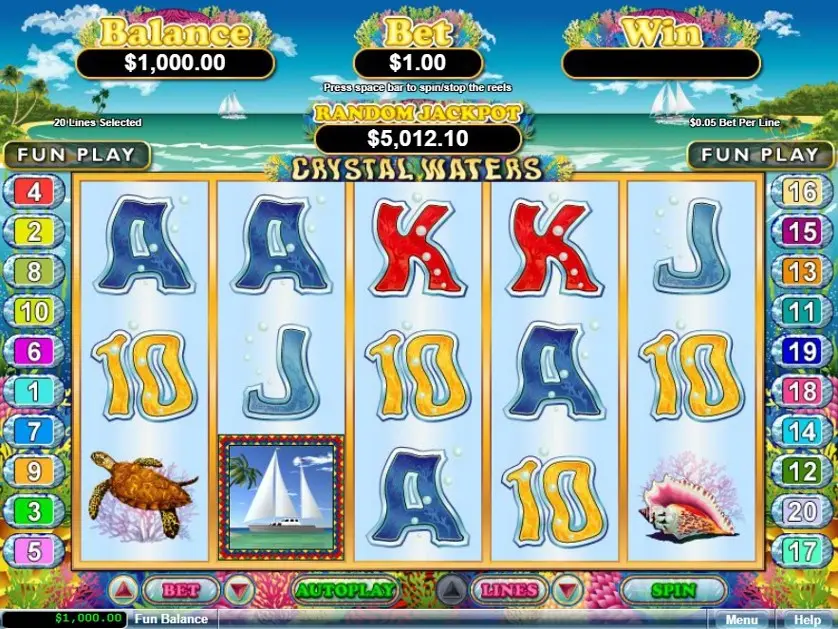Choose payline number 5
The height and width of the screenshot is (629, 838).
pyautogui.click(x=34, y=550)
